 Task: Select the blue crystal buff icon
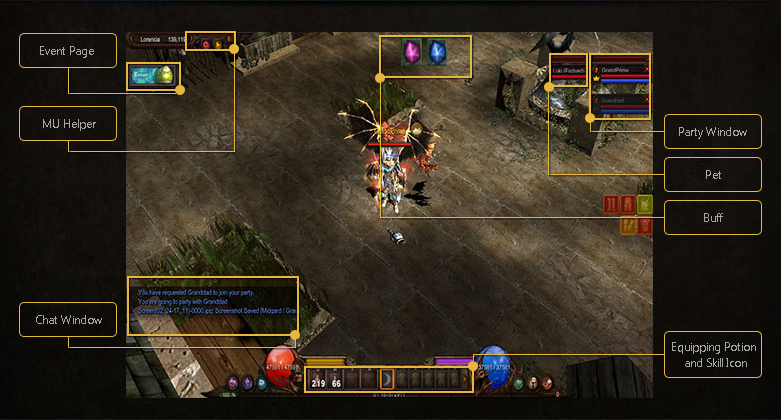pos(437,53)
